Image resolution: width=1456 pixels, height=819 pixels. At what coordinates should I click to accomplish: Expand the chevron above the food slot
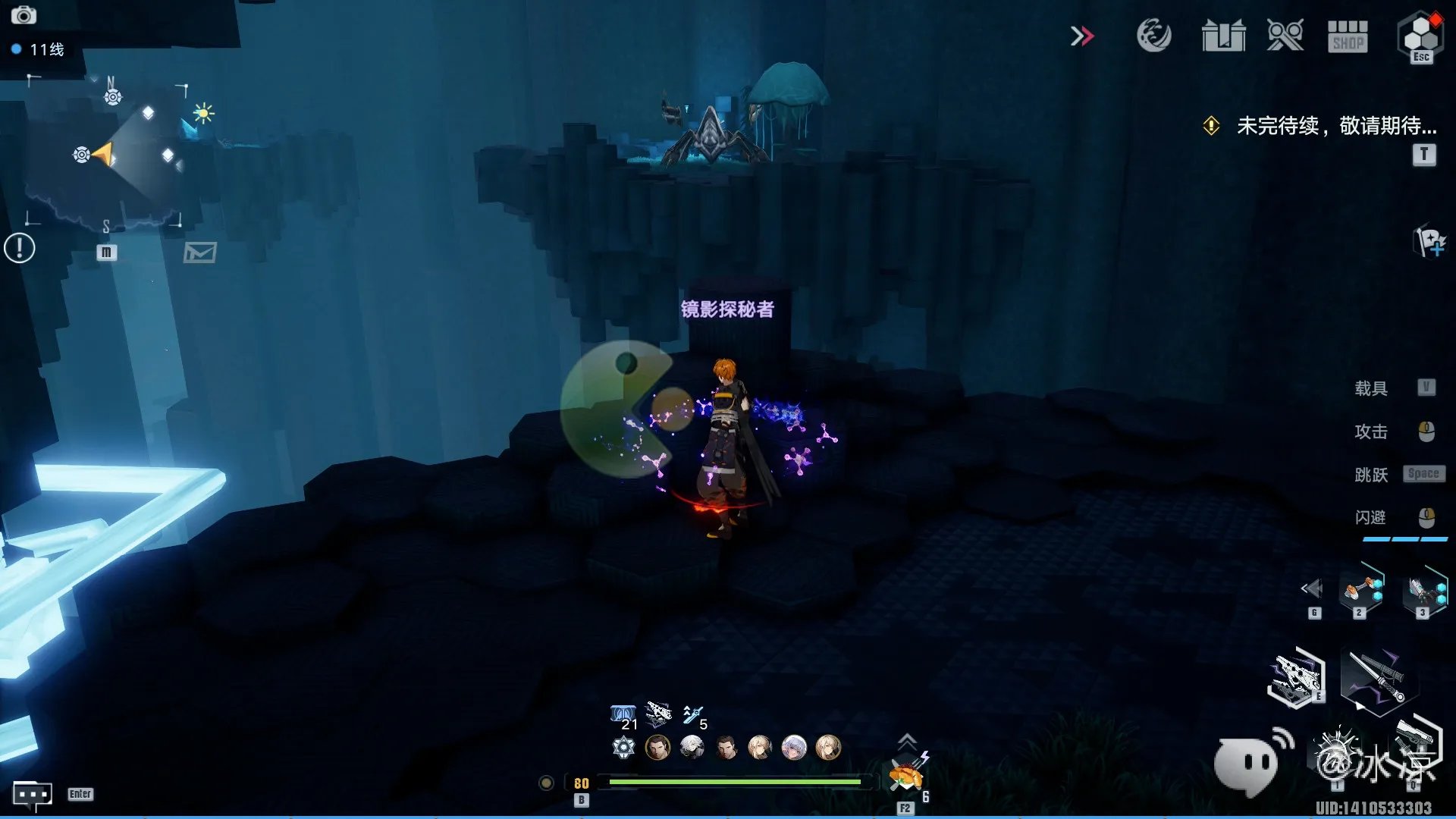907,740
